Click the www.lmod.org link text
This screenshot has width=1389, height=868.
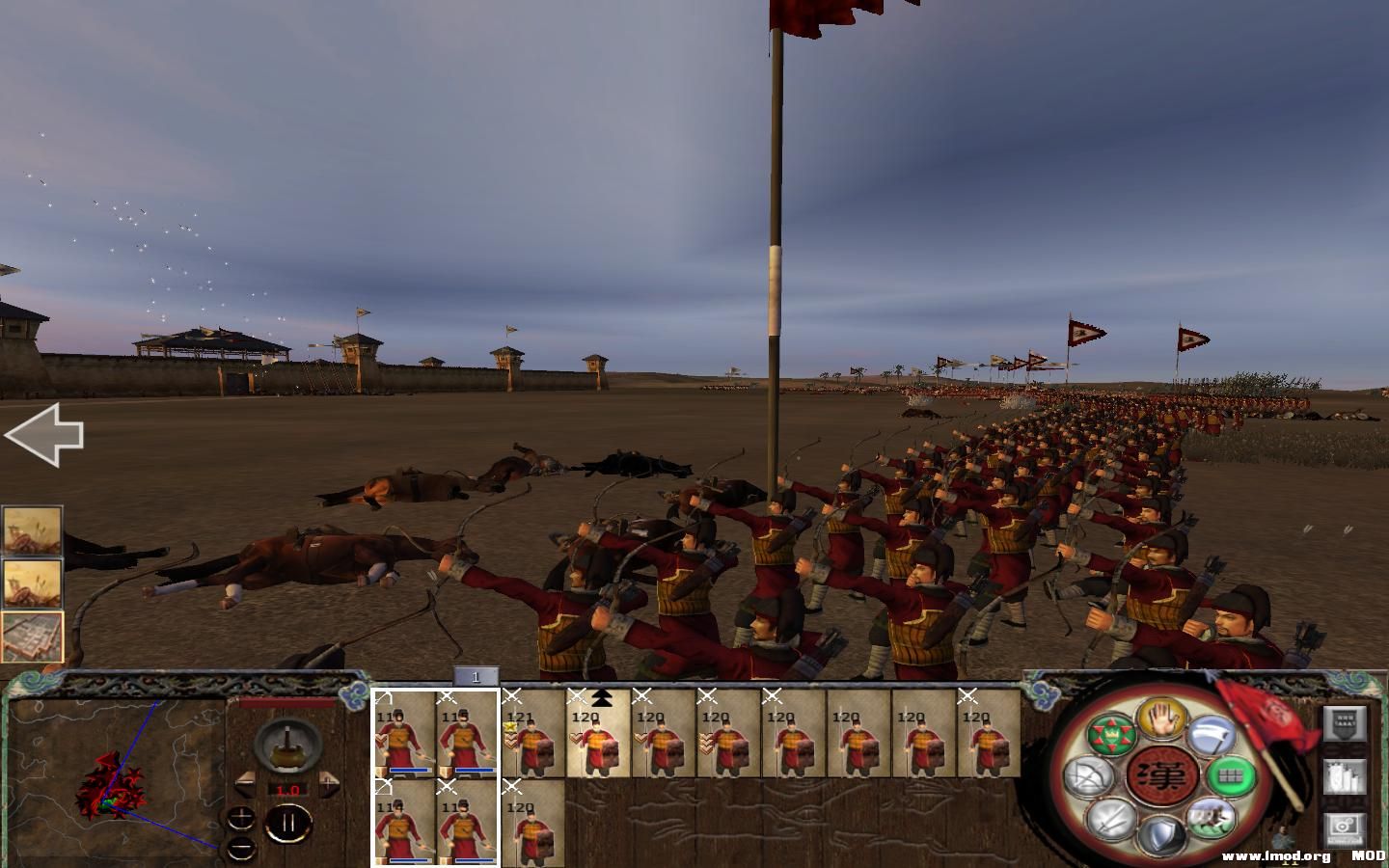click(1275, 855)
